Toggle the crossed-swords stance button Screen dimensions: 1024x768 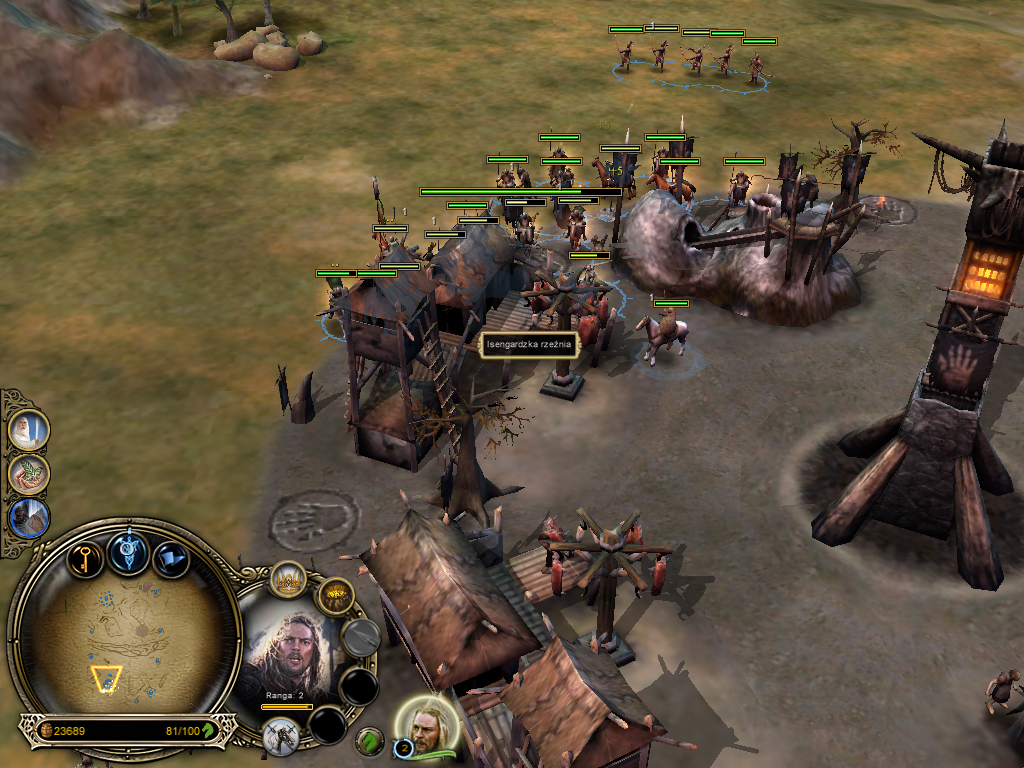[x=281, y=737]
